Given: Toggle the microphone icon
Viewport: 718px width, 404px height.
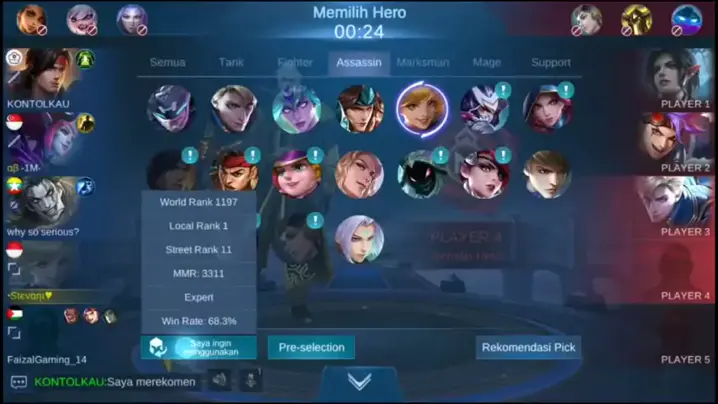Looking at the screenshot, I should click(x=250, y=380).
